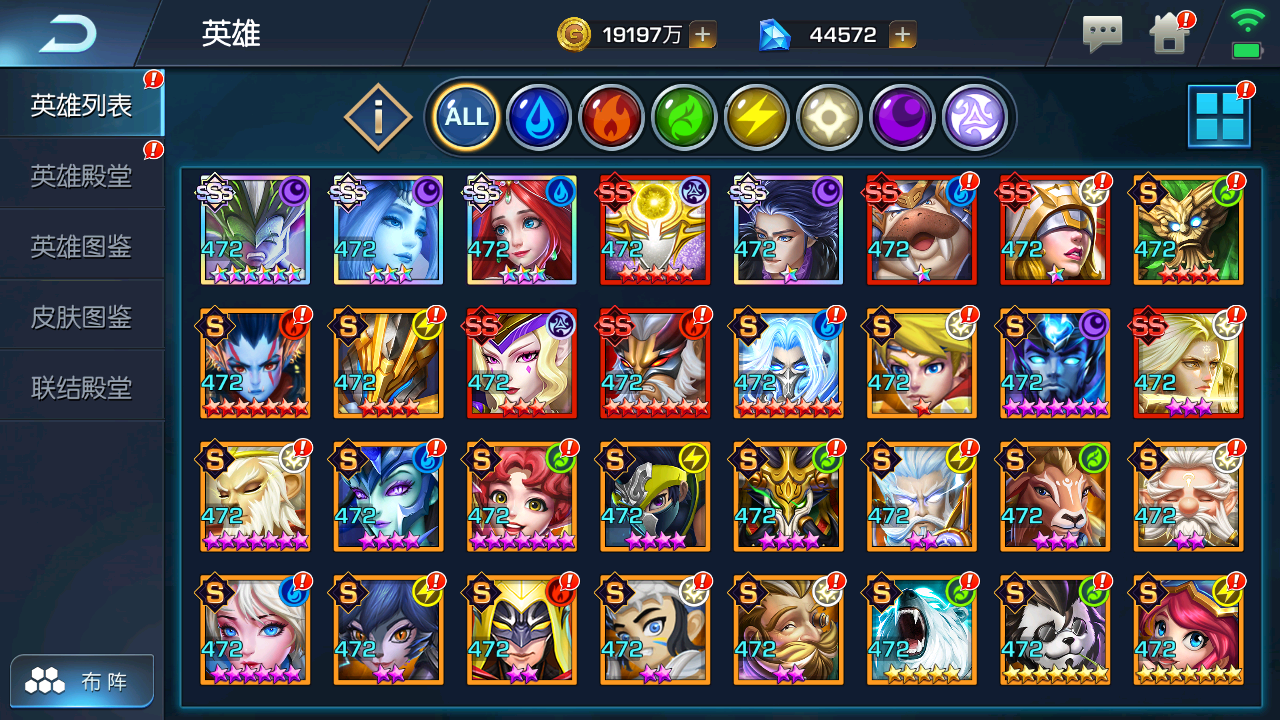Filter heroes by lightning element
The height and width of the screenshot is (720, 1280).
(x=757, y=117)
